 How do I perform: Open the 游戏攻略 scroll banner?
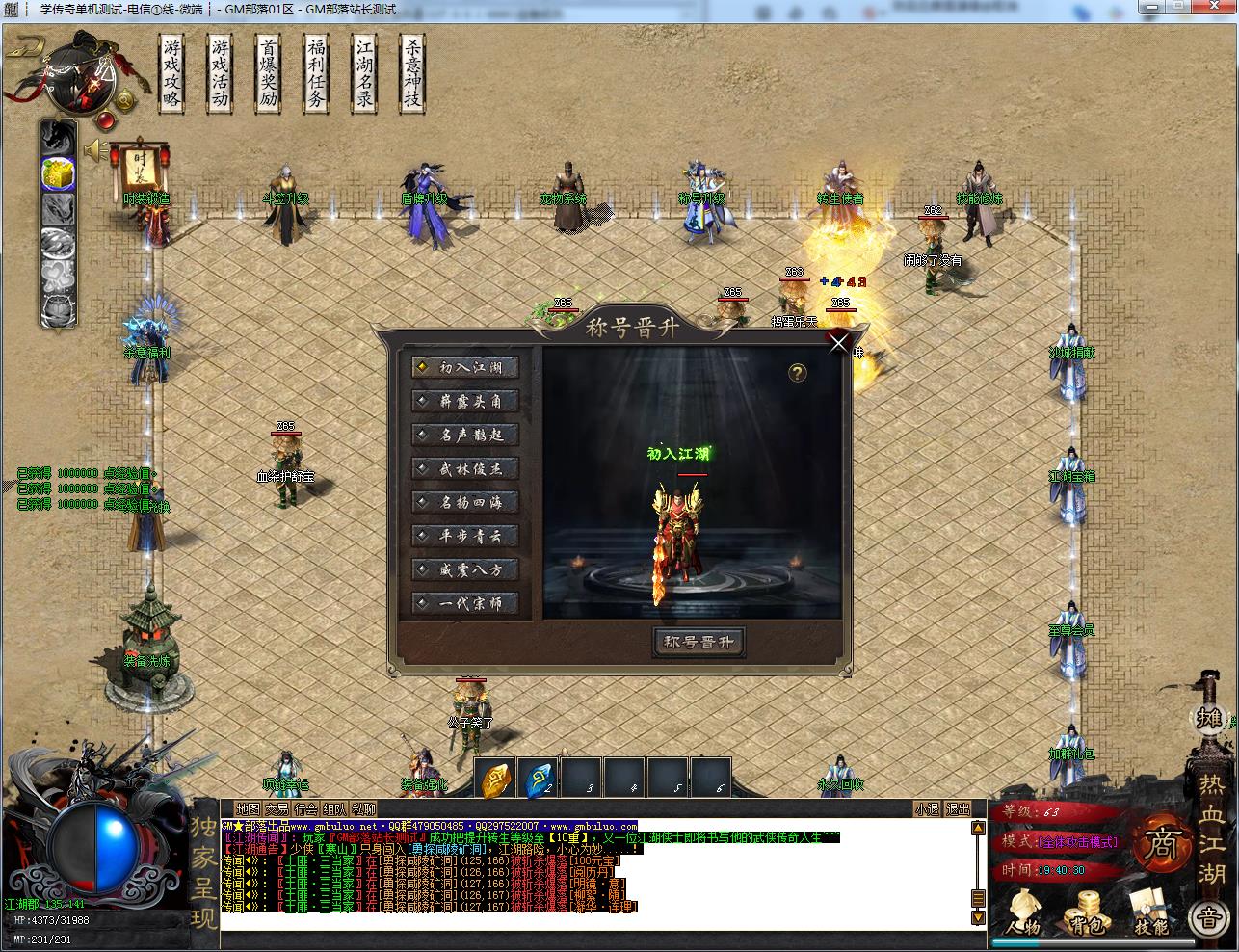[172, 73]
